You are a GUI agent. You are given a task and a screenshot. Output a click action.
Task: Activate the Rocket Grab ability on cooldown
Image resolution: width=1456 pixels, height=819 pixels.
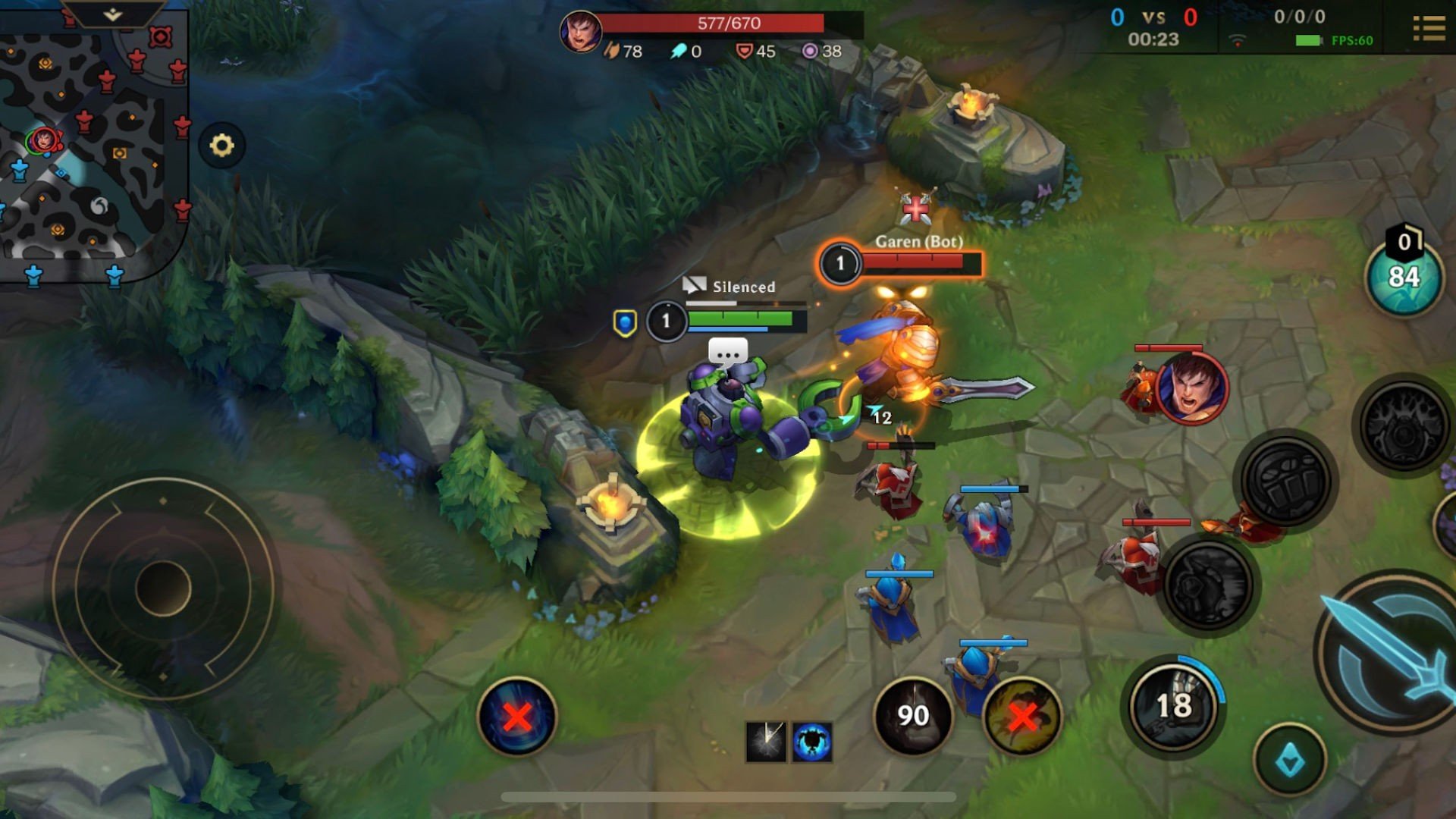(x=1172, y=705)
